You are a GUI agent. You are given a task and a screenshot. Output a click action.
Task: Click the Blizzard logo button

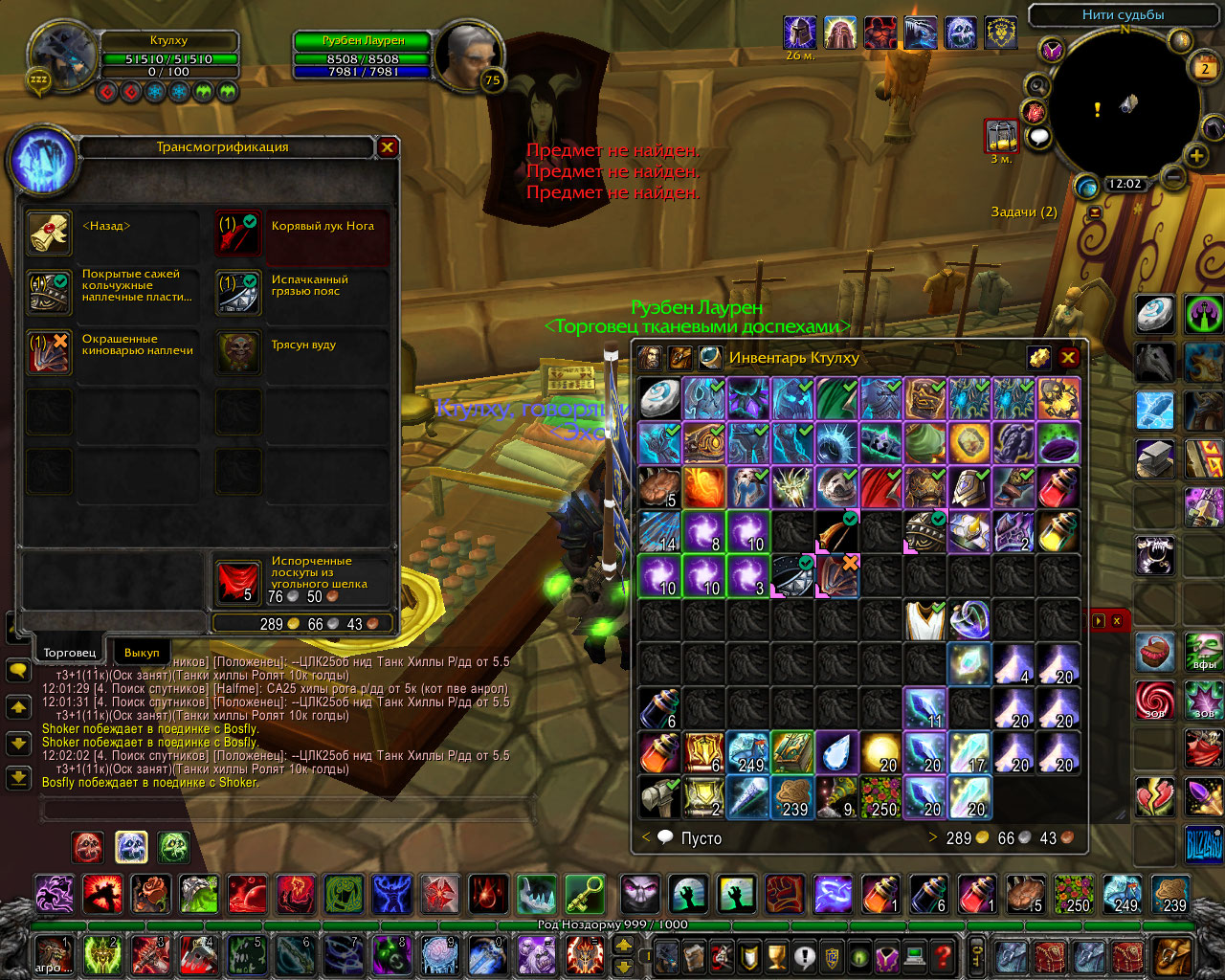click(x=1204, y=844)
